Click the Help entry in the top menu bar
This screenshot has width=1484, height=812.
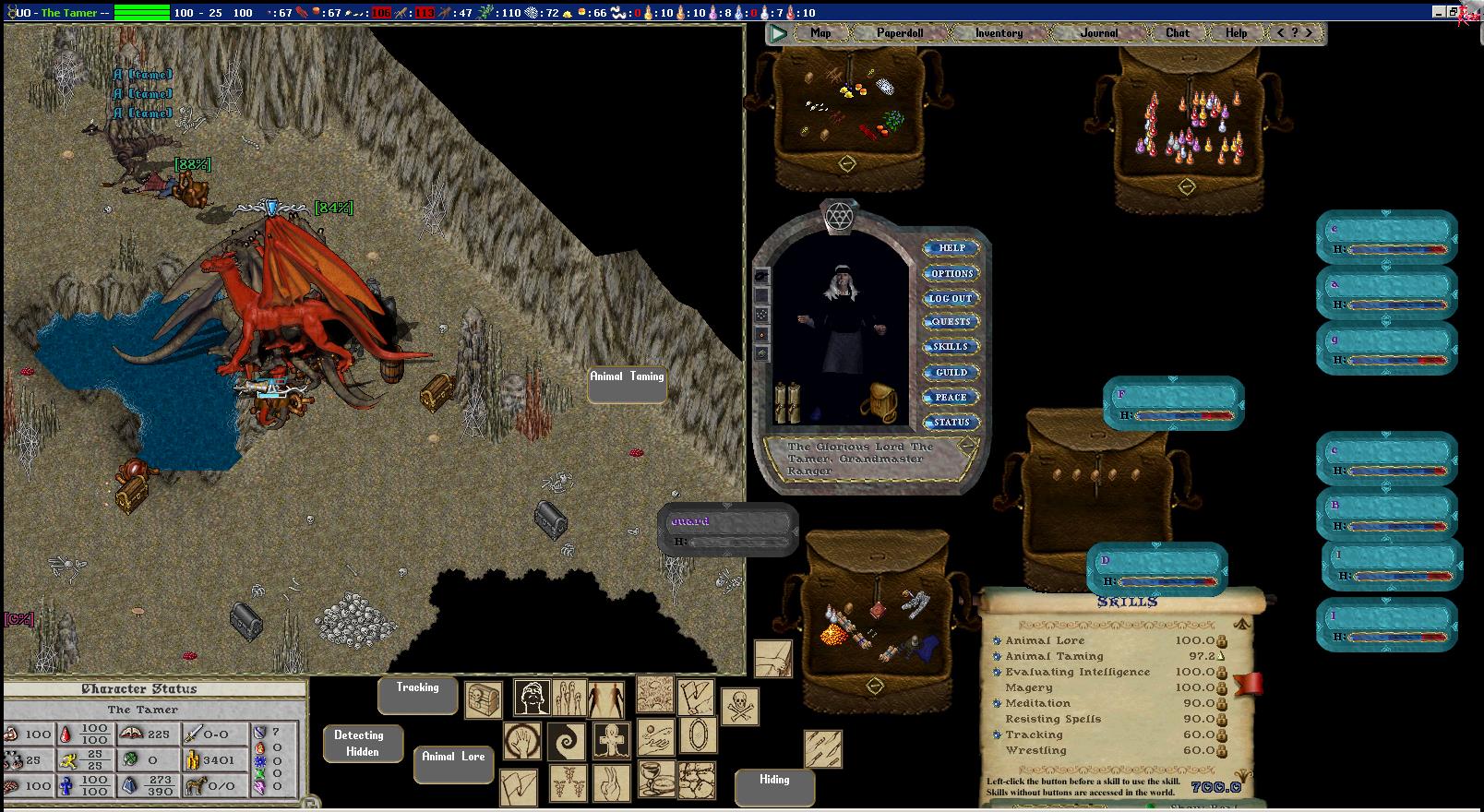(x=1236, y=33)
